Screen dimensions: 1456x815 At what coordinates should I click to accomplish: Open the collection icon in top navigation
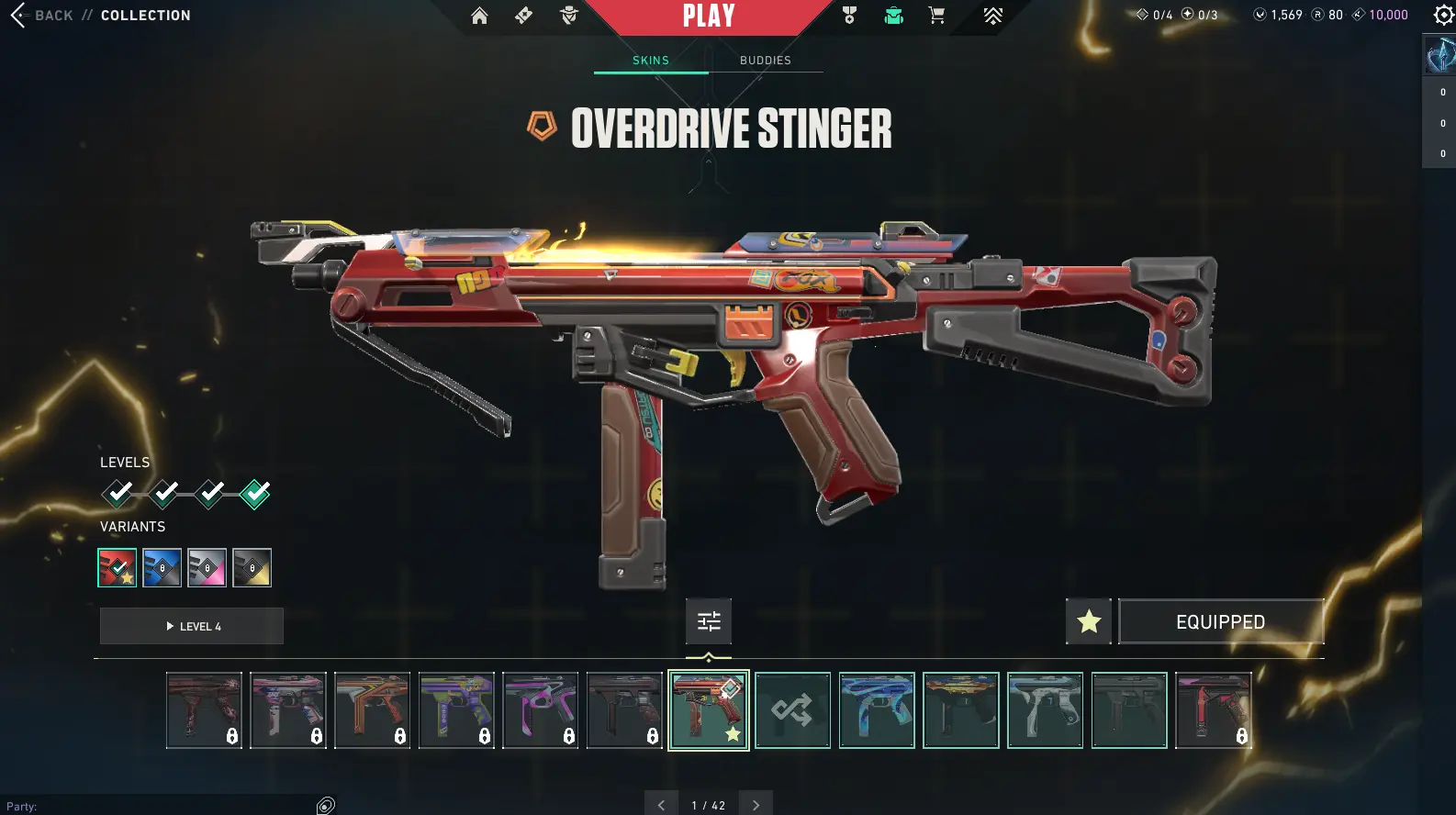click(x=893, y=16)
